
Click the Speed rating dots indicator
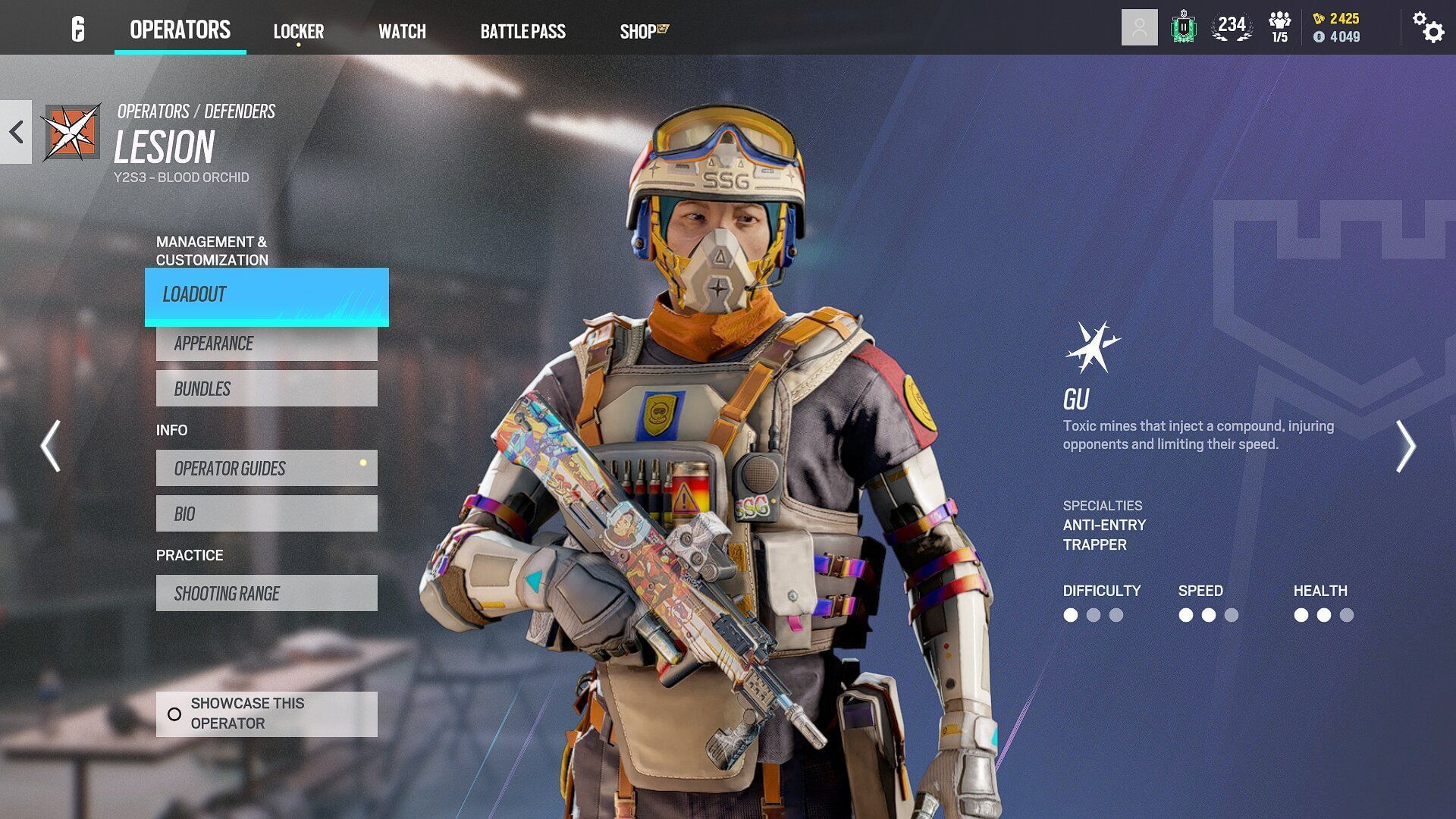coord(1204,616)
